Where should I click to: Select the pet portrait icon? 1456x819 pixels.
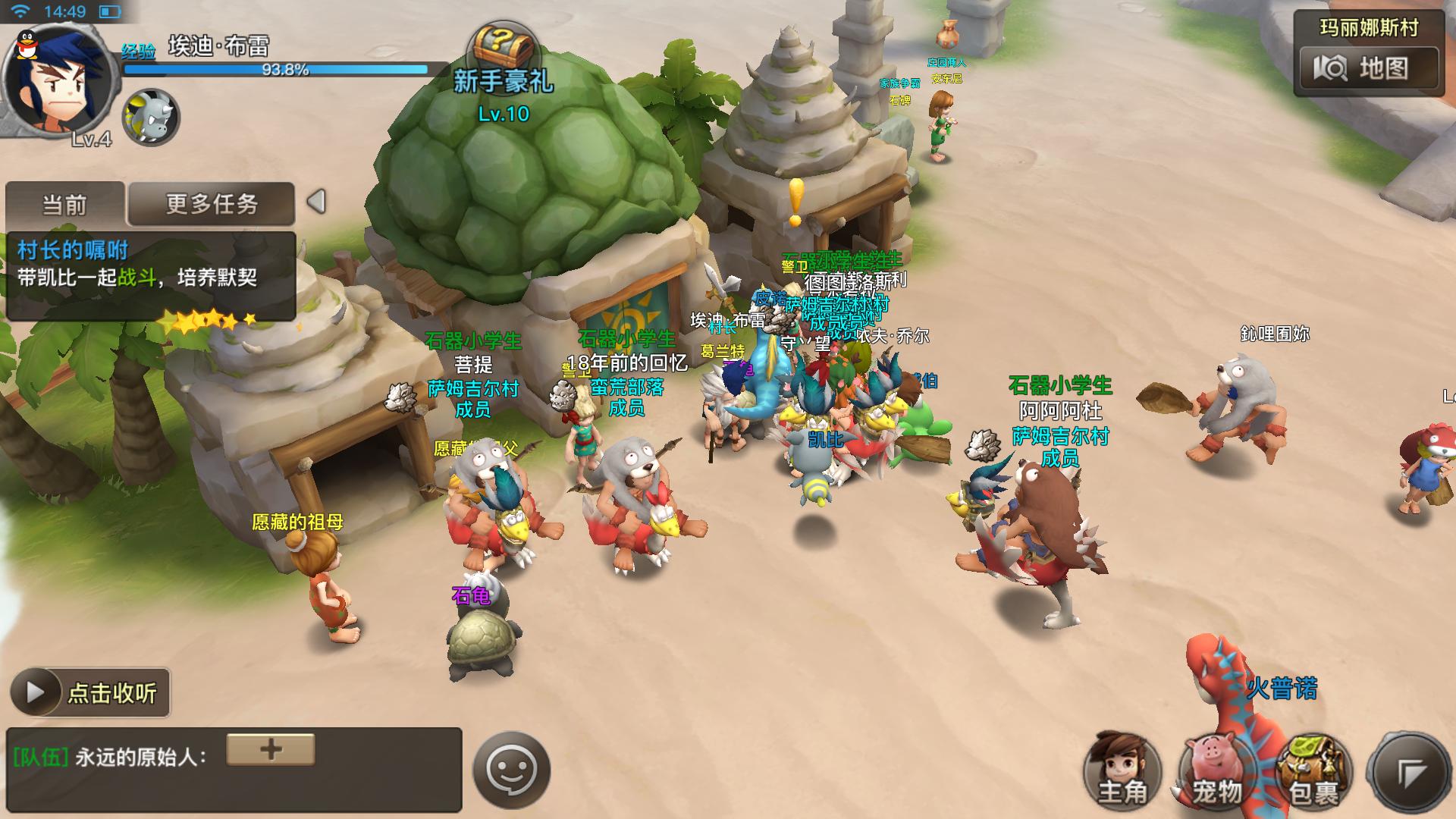(150, 118)
